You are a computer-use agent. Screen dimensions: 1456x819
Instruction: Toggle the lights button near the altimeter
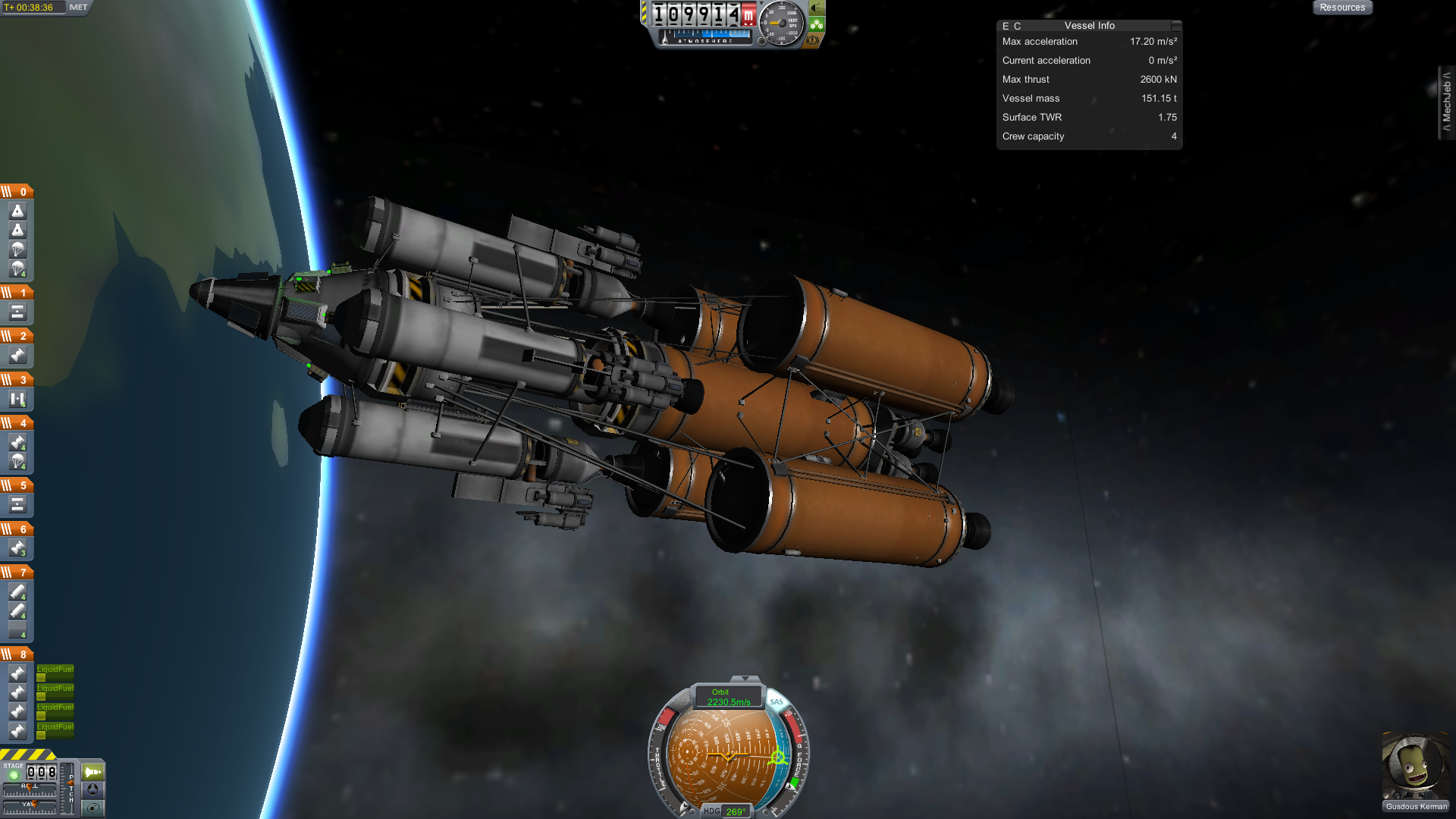817,8
